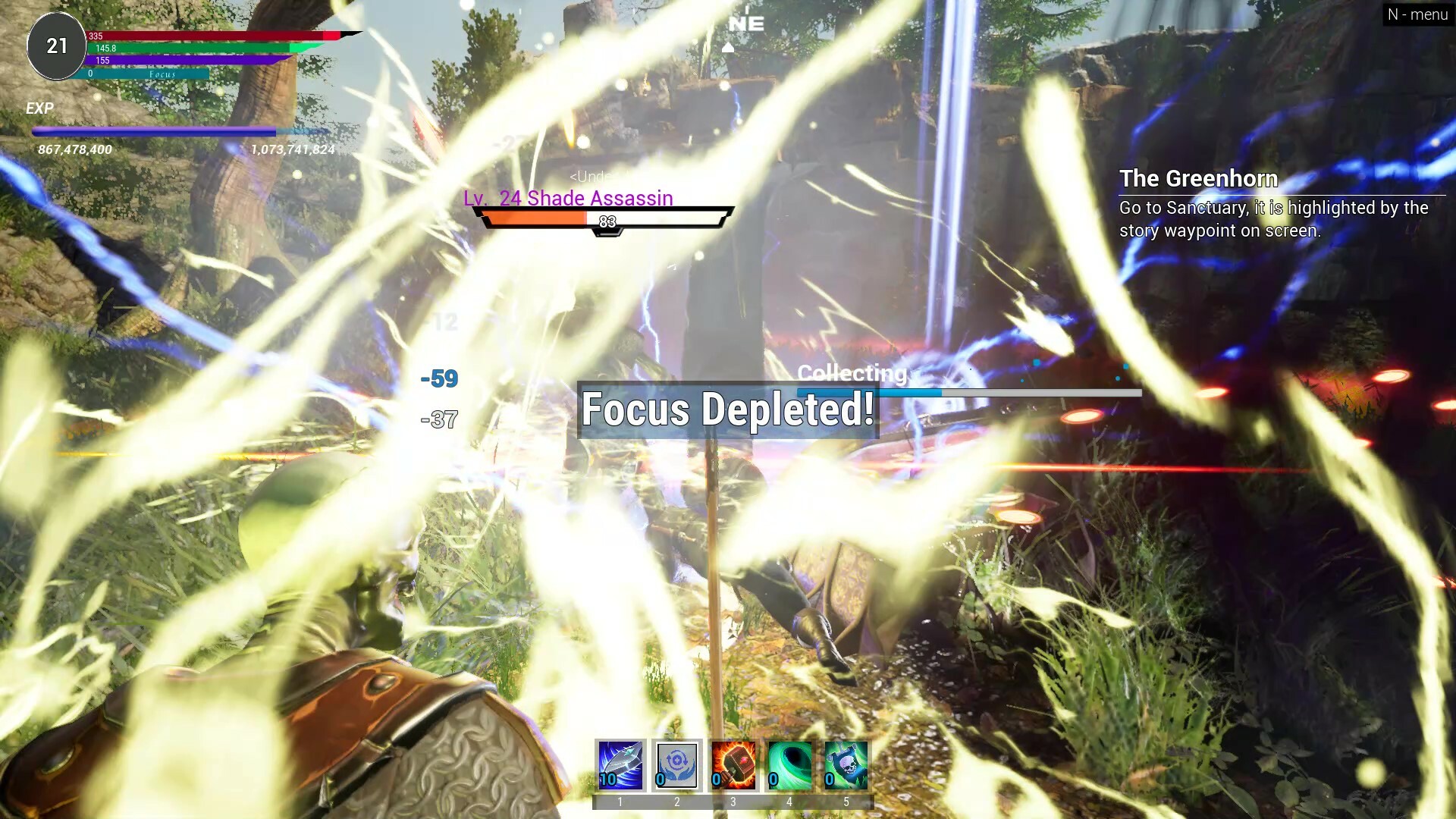Click the Focus bar showing 0
Image resolution: width=1456 pixels, height=819 pixels.
pyautogui.click(x=144, y=75)
